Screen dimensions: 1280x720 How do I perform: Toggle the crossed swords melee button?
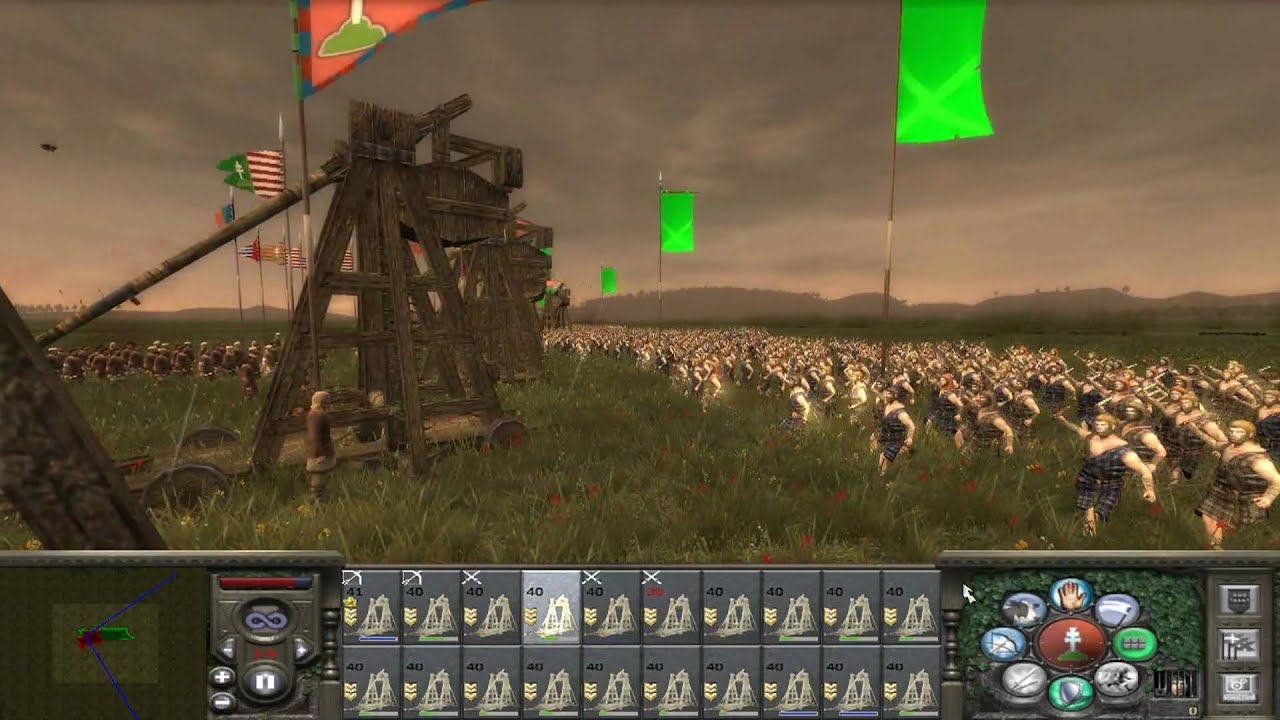pos(1023,681)
